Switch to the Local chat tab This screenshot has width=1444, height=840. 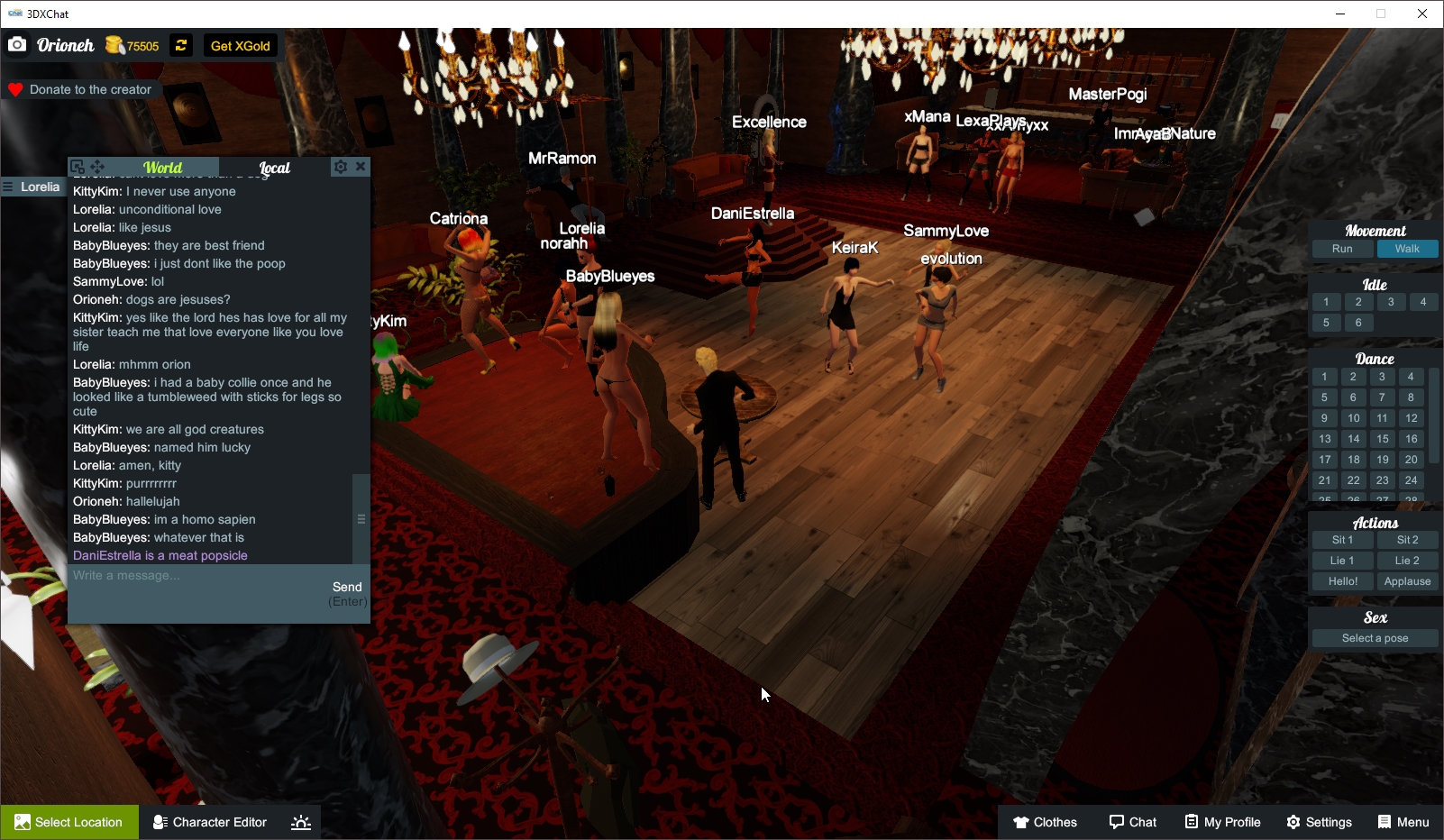point(275,168)
